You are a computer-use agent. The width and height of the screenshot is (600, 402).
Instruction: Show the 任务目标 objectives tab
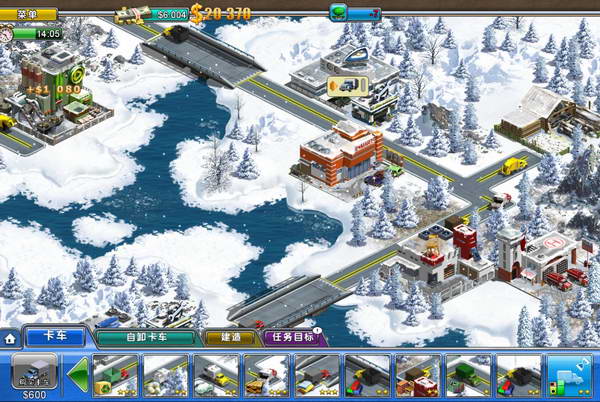click(x=290, y=338)
